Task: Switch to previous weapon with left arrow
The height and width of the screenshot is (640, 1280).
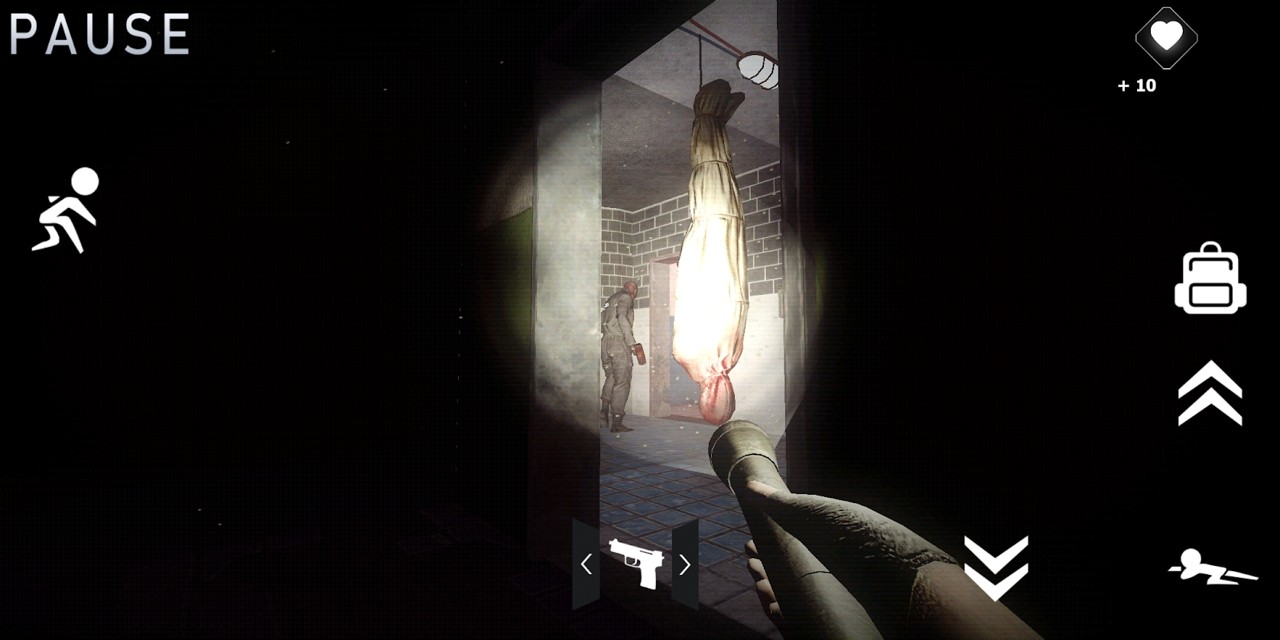Action: point(586,565)
